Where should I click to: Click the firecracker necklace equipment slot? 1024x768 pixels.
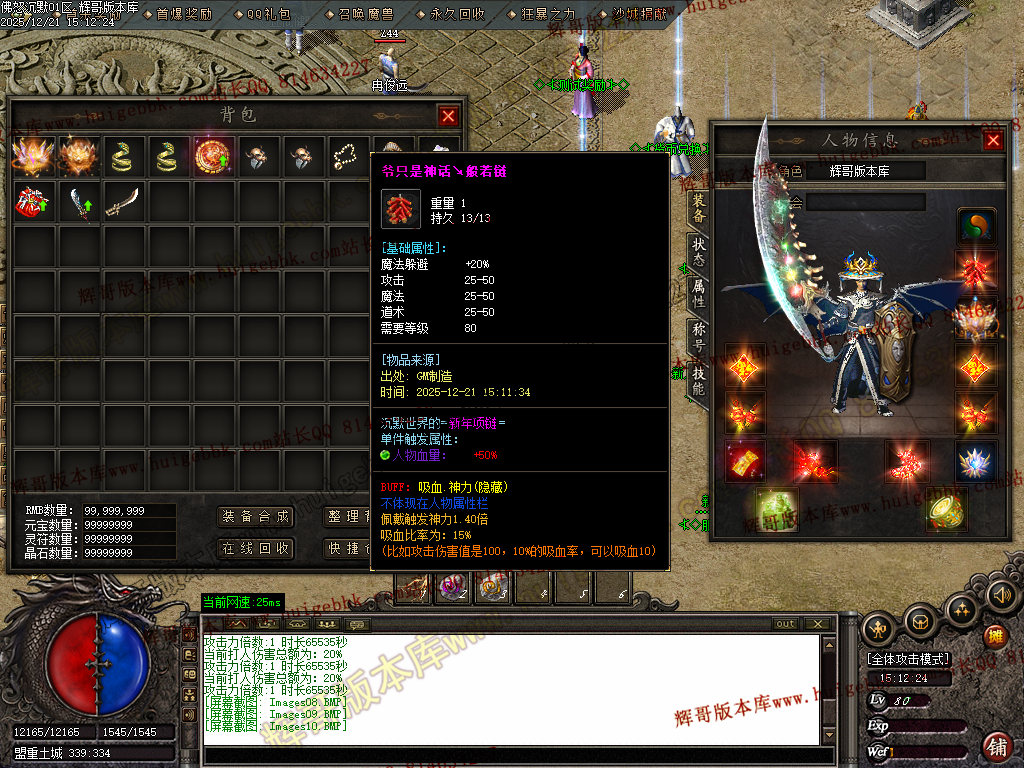coord(975,269)
